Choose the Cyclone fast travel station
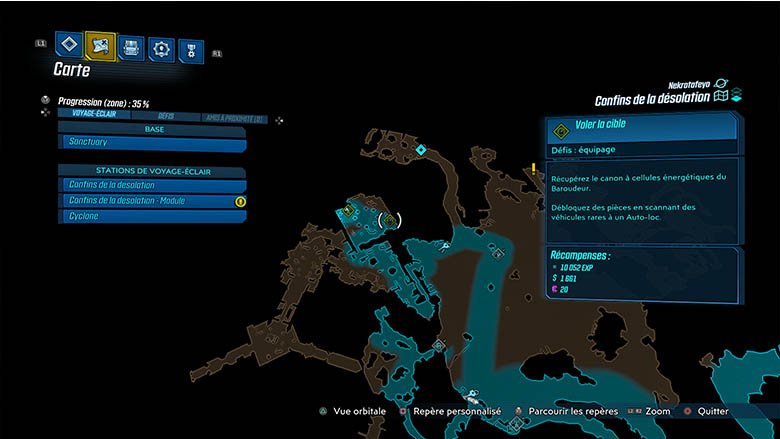780x439 pixels. [x=152, y=216]
